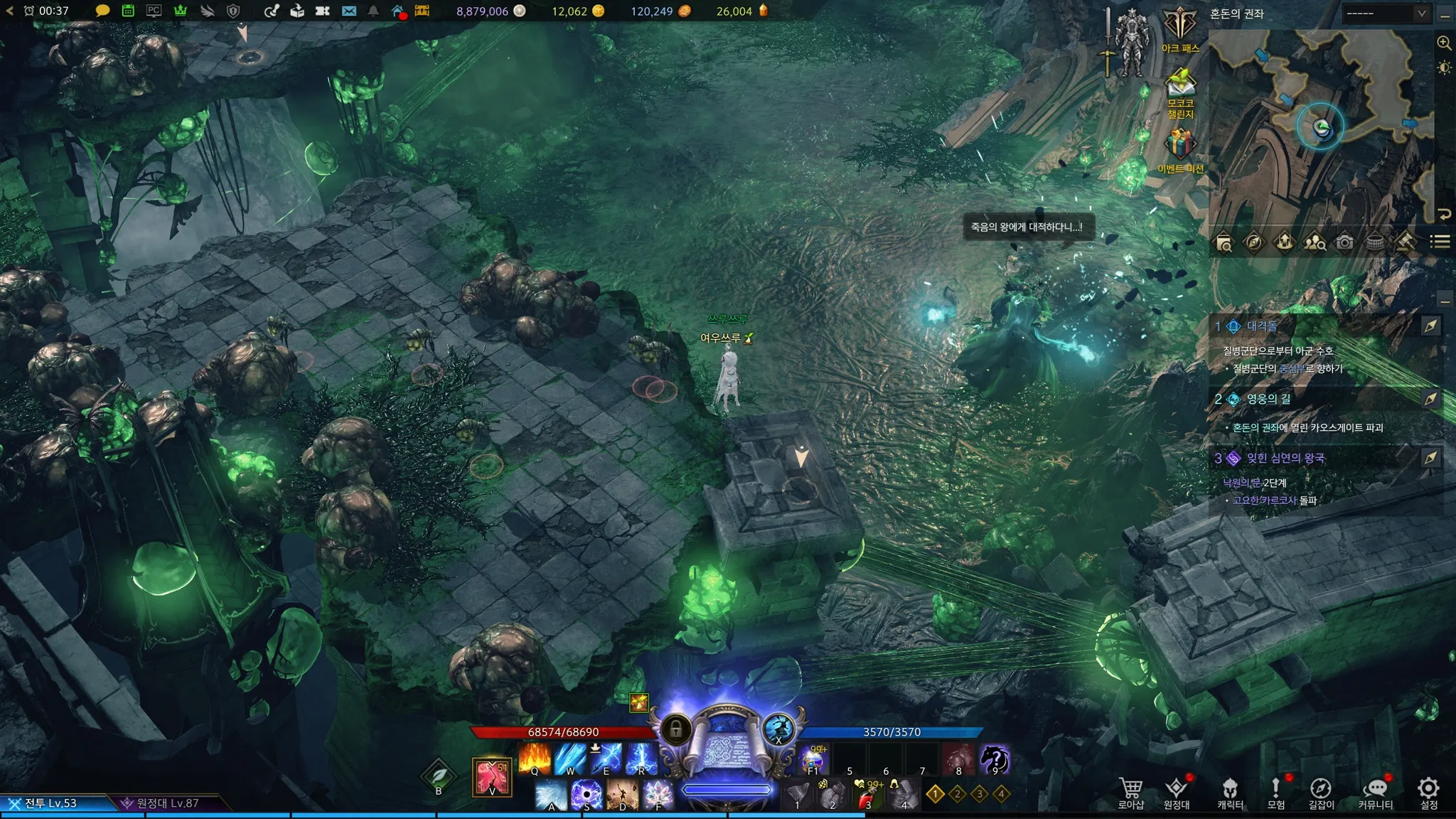
Task: Open the 캐릭터 character menu
Action: (x=1230, y=791)
